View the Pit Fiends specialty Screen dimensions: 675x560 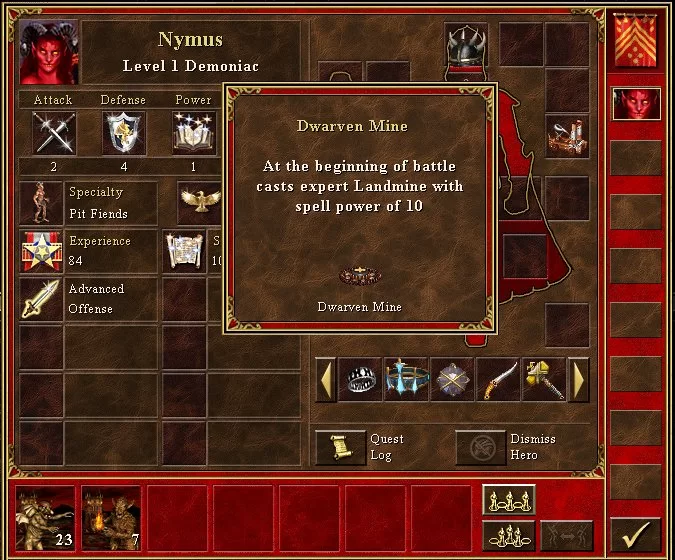42,202
